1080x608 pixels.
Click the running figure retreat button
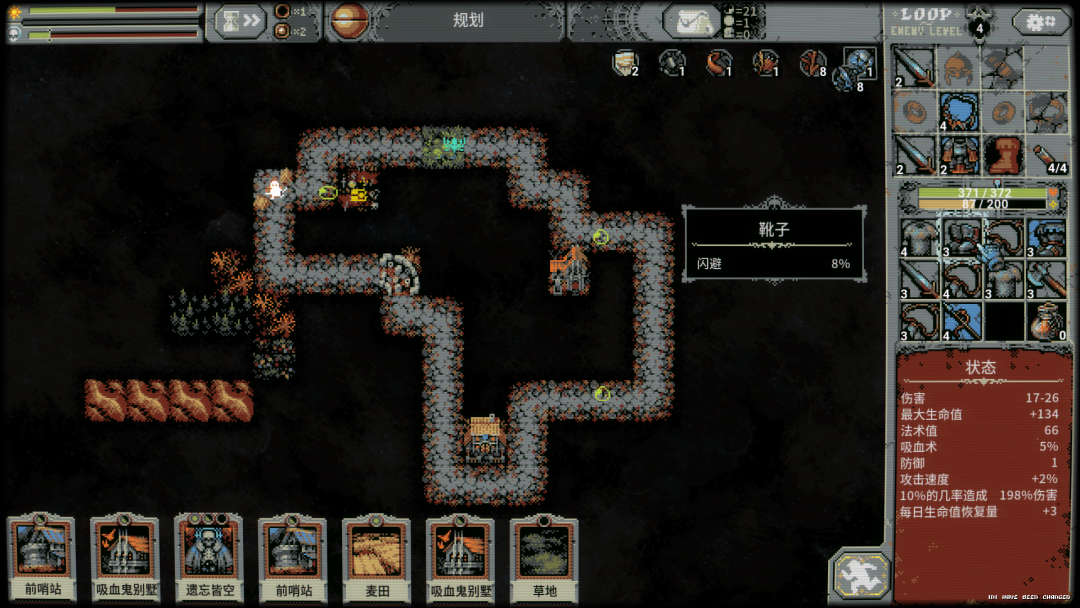(x=858, y=575)
